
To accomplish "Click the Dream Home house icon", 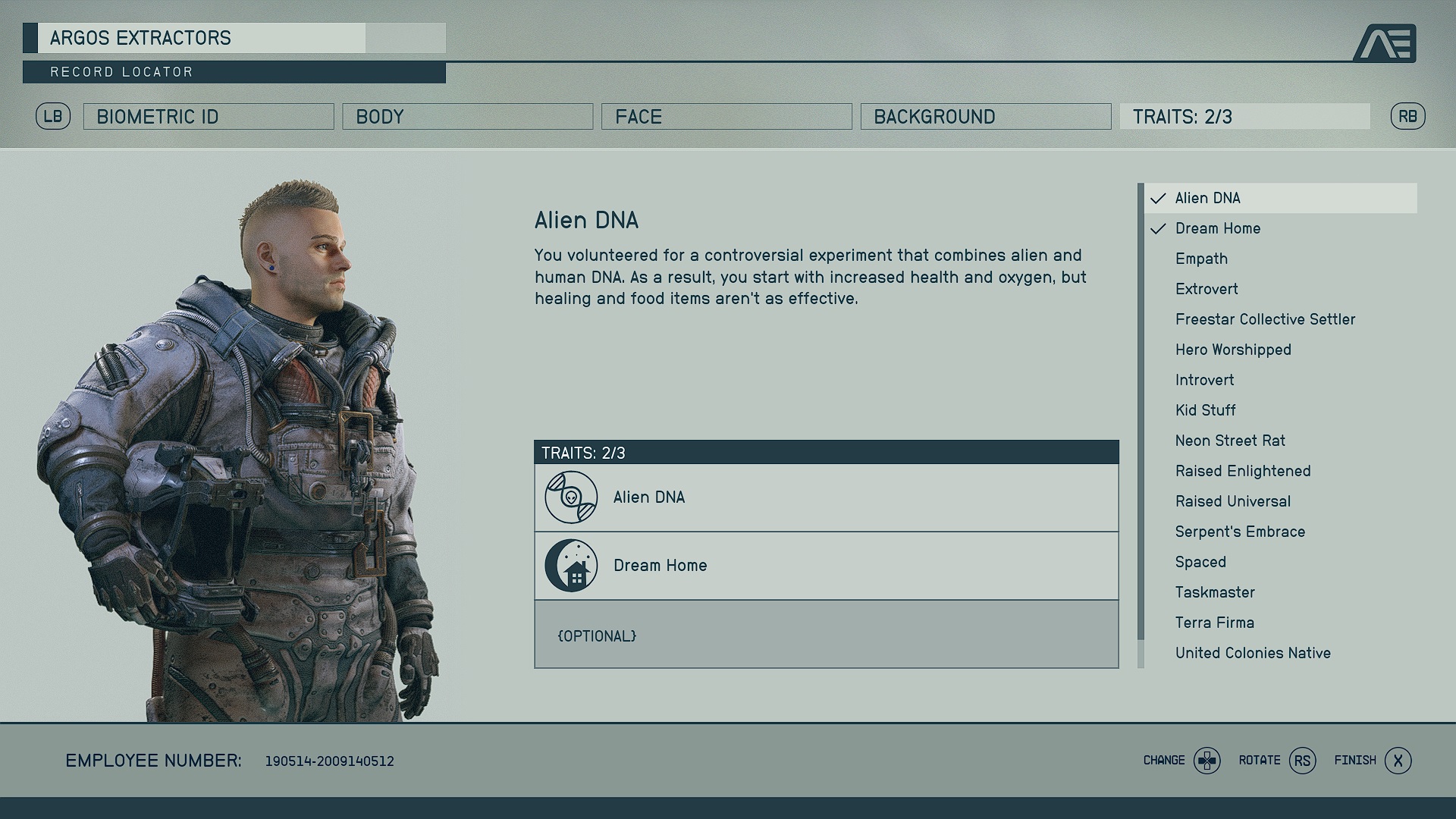I will click(x=570, y=565).
